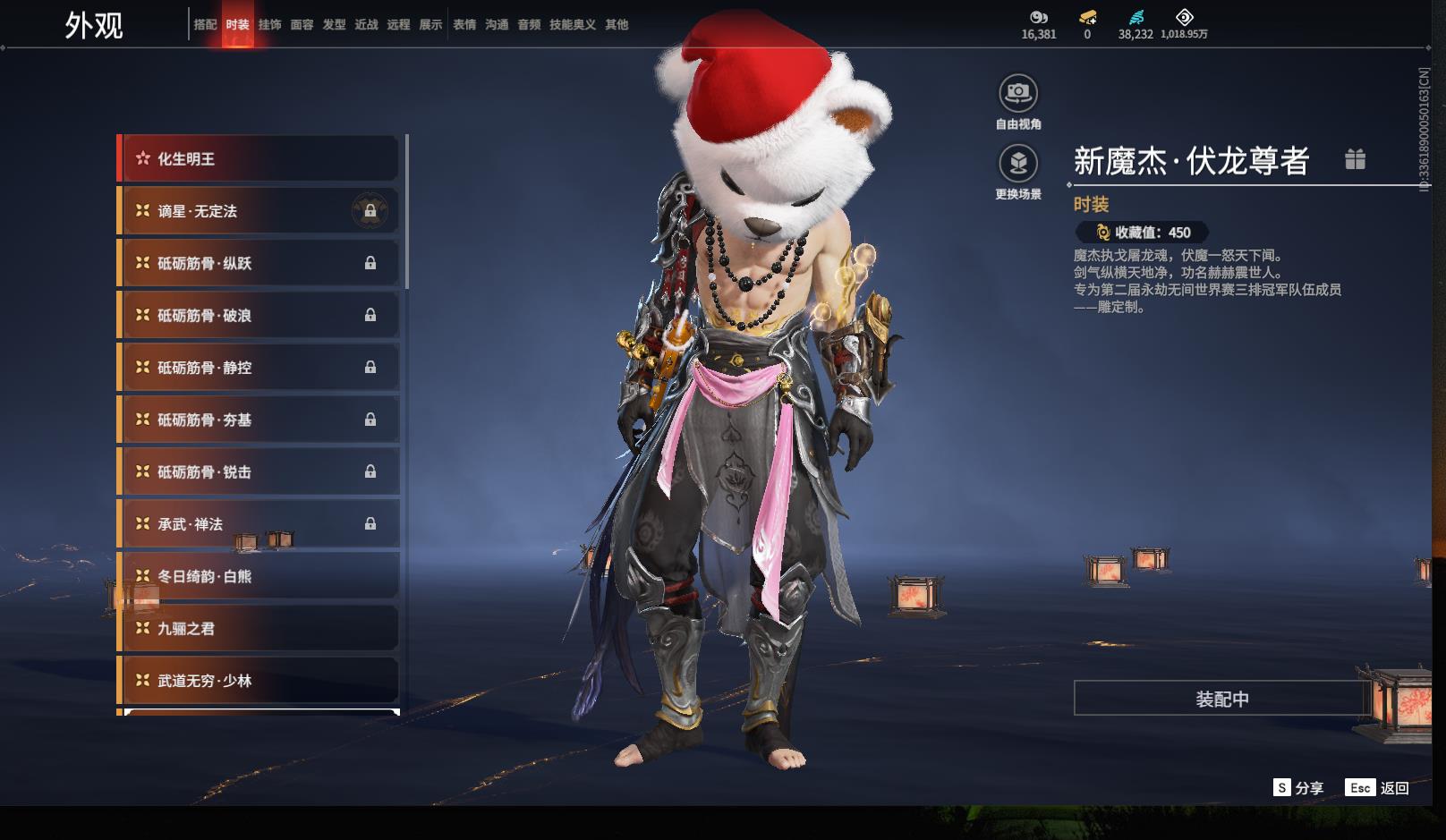
Task: Switch to the 面容 face tab
Action: pyautogui.click(x=302, y=25)
